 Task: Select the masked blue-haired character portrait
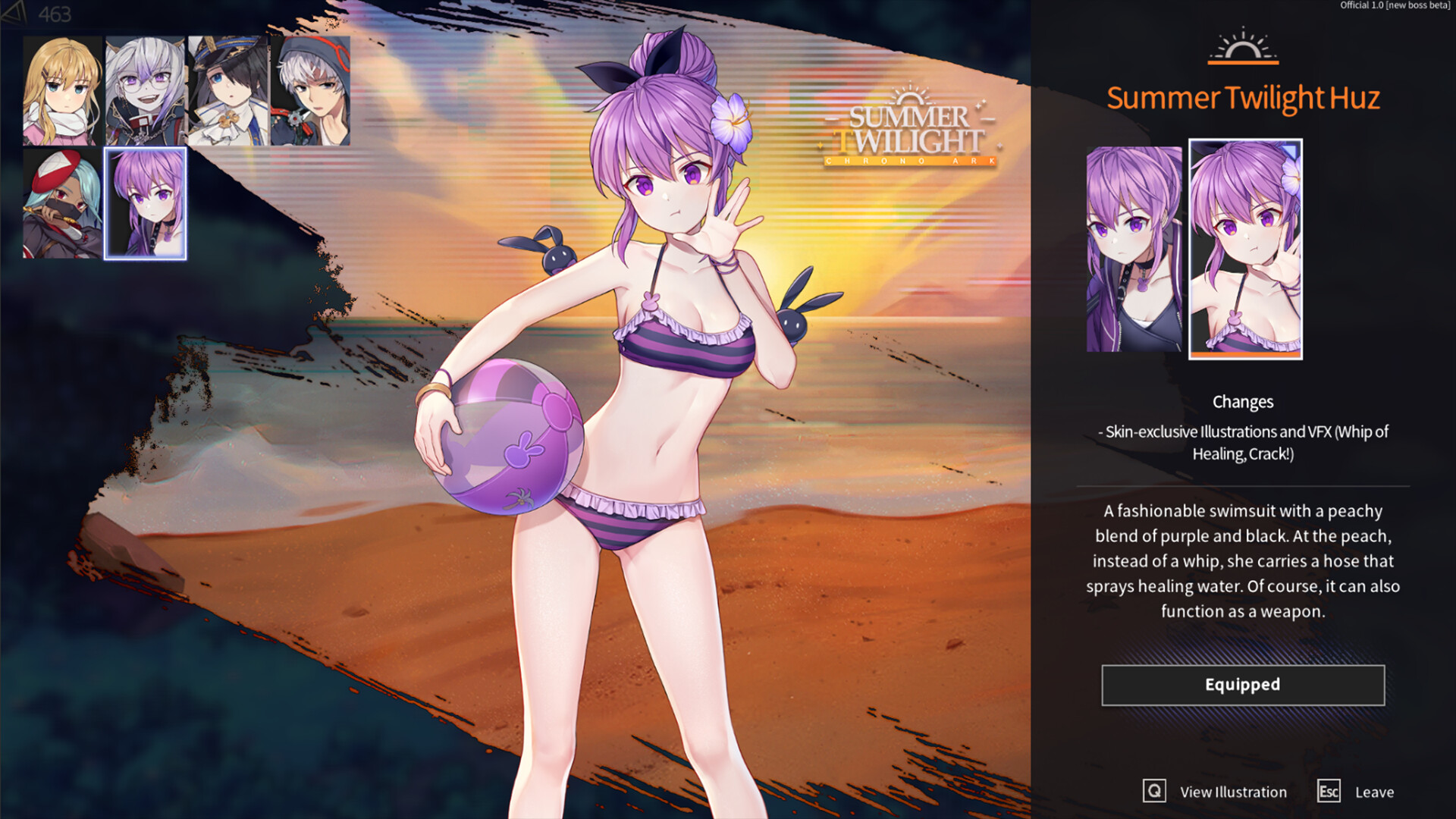click(x=64, y=201)
